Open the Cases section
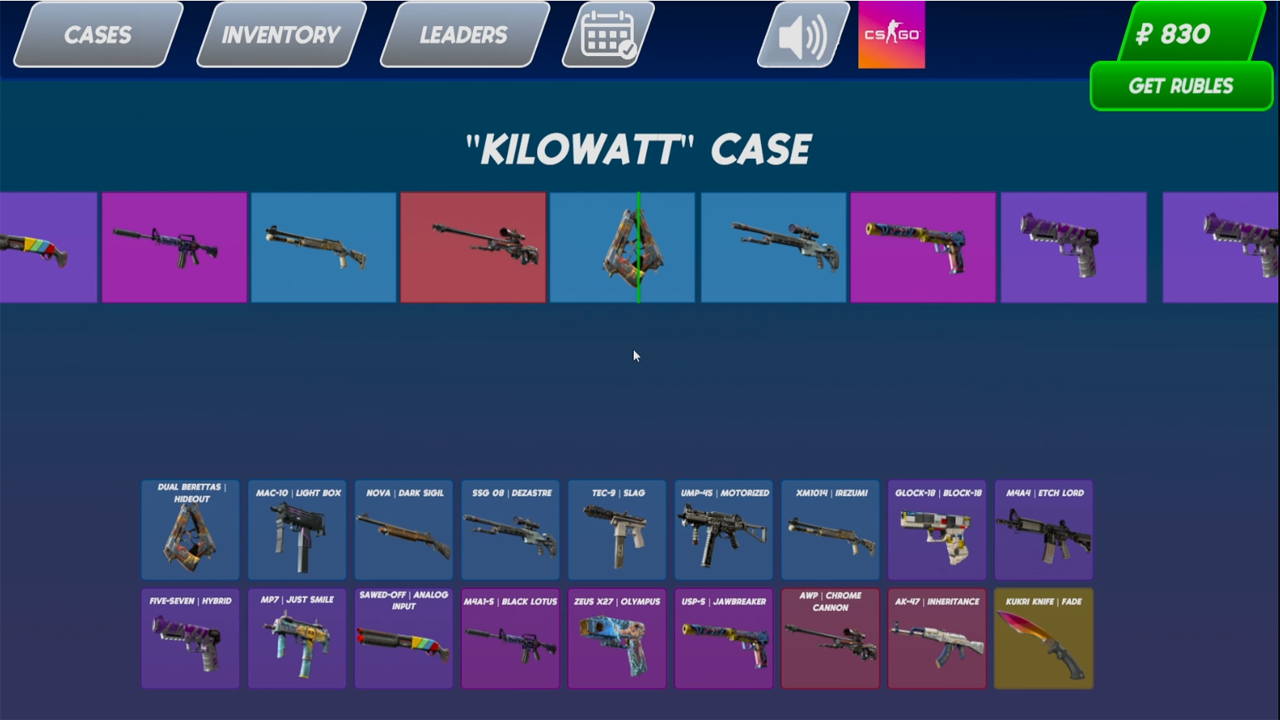The width and height of the screenshot is (1280, 720). point(97,35)
